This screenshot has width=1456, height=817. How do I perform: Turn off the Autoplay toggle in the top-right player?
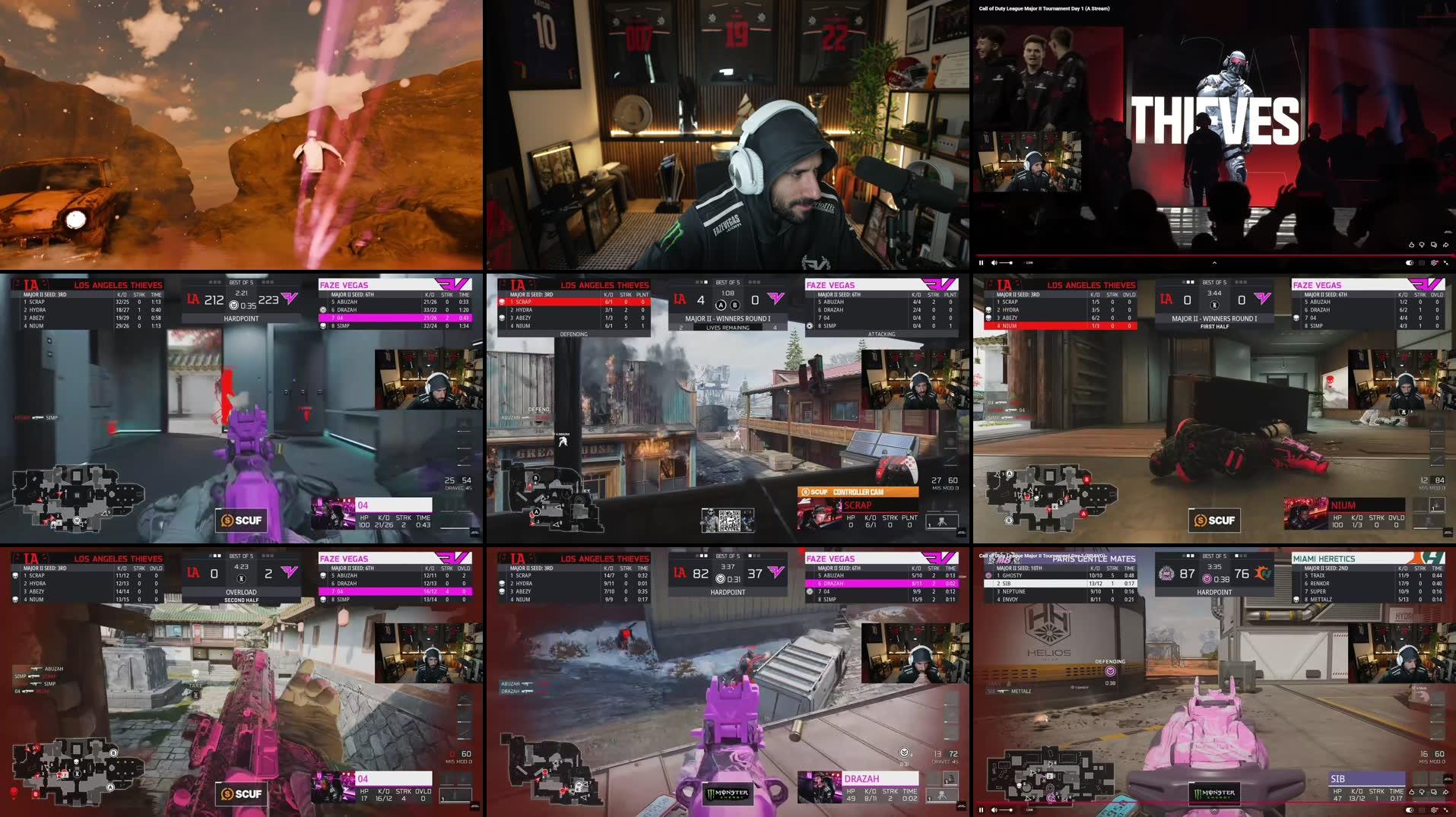pyautogui.click(x=1411, y=263)
